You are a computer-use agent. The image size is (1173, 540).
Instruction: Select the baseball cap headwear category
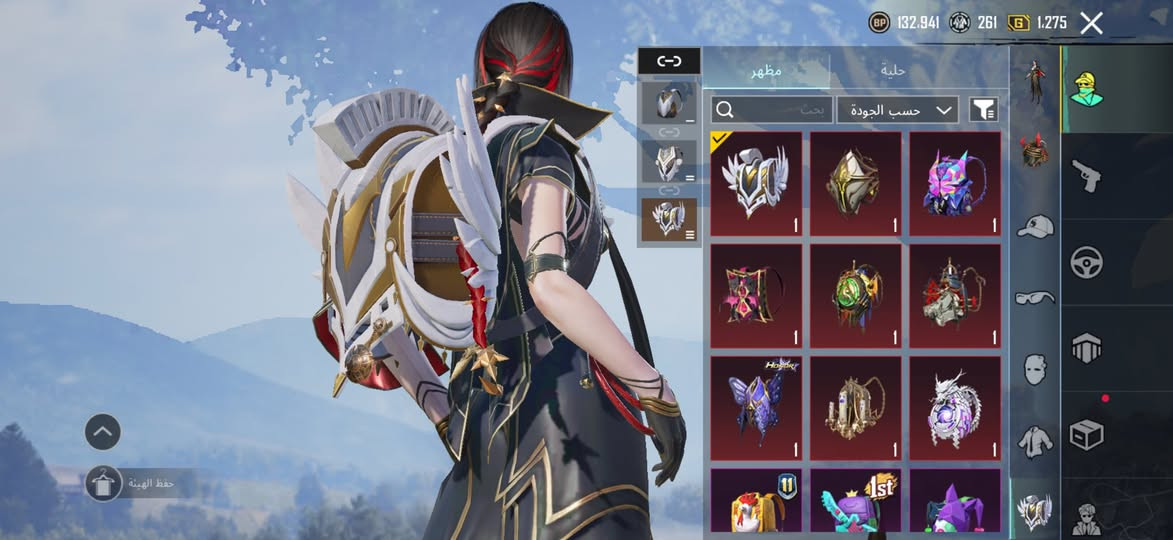1034,227
